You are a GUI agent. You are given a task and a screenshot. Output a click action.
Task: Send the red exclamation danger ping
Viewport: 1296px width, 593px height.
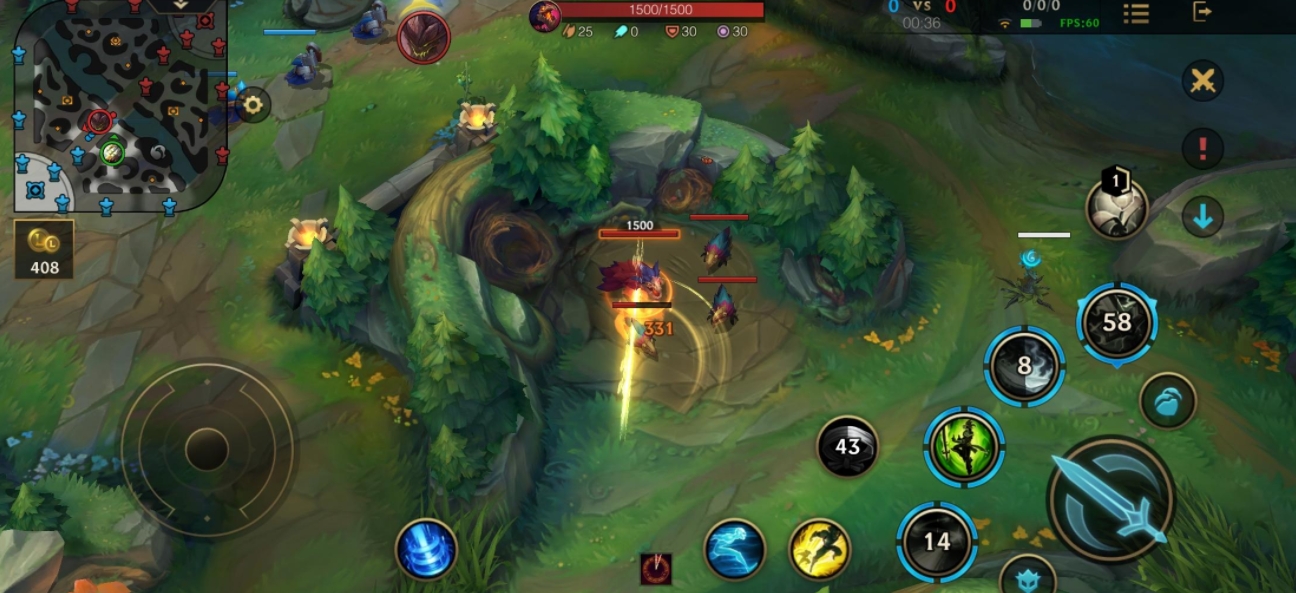click(1203, 148)
